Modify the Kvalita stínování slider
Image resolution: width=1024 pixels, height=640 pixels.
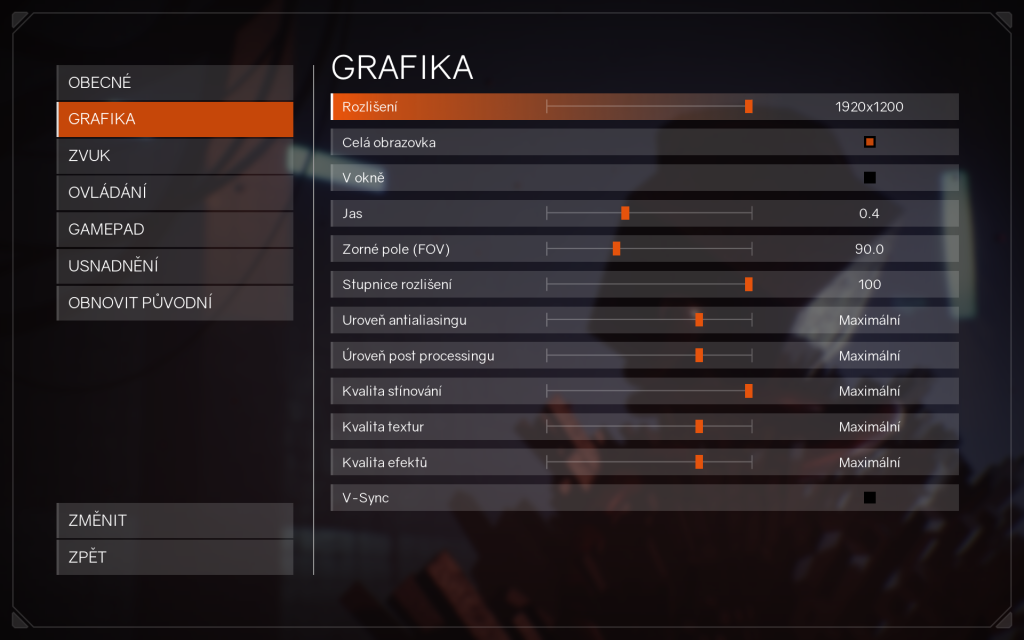point(748,391)
